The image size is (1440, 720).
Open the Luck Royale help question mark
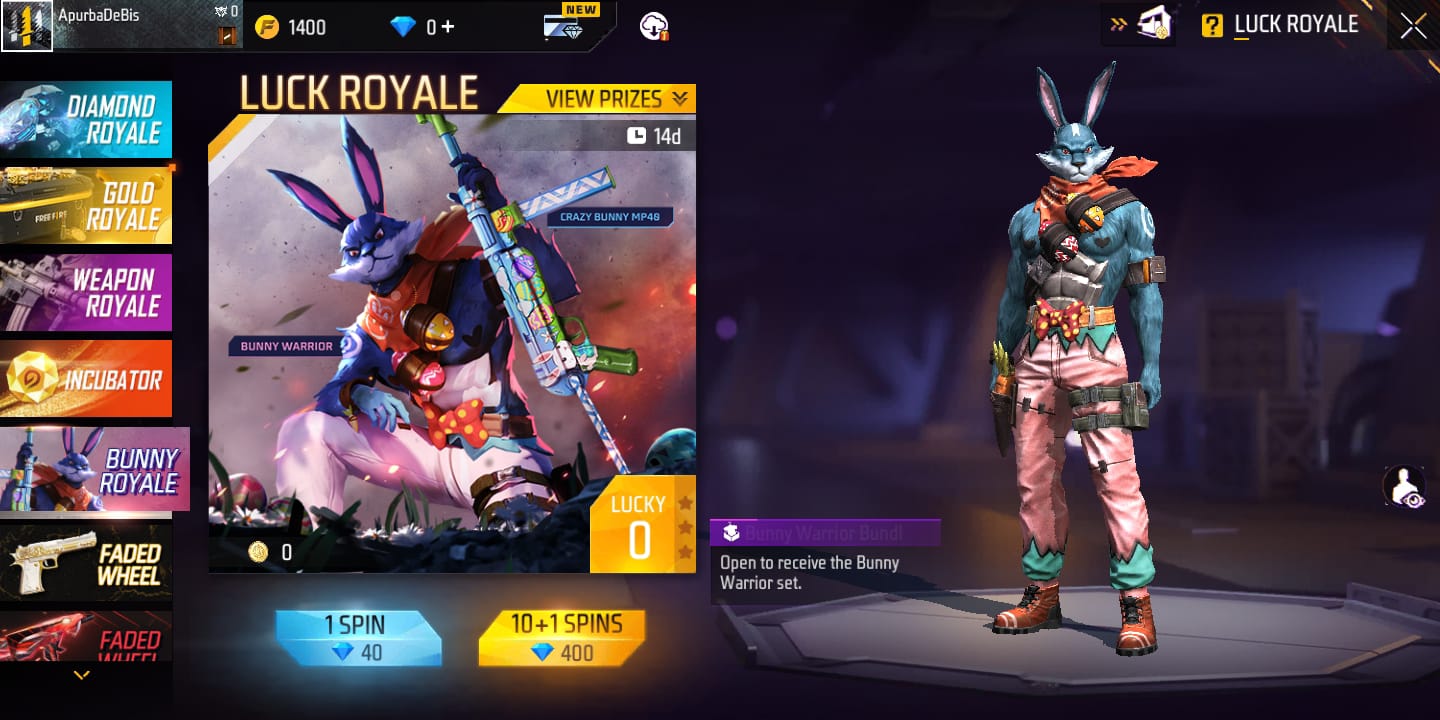[x=1212, y=26]
